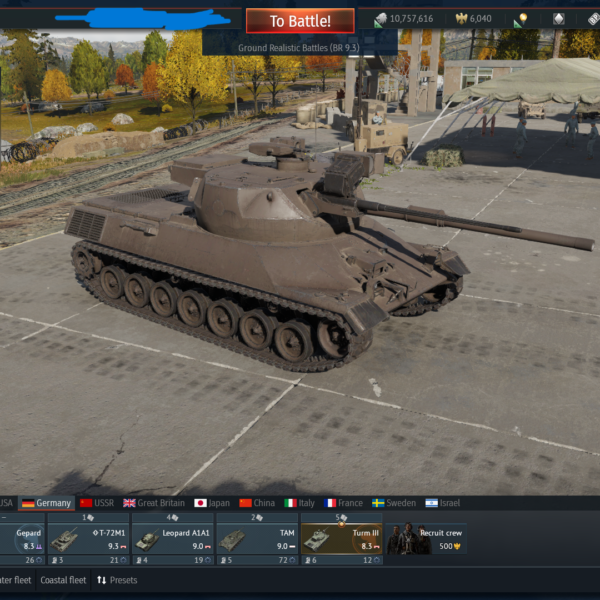Open the Ground Realistic Battles mode selector
600x600 pixels.
pyautogui.click(x=300, y=47)
